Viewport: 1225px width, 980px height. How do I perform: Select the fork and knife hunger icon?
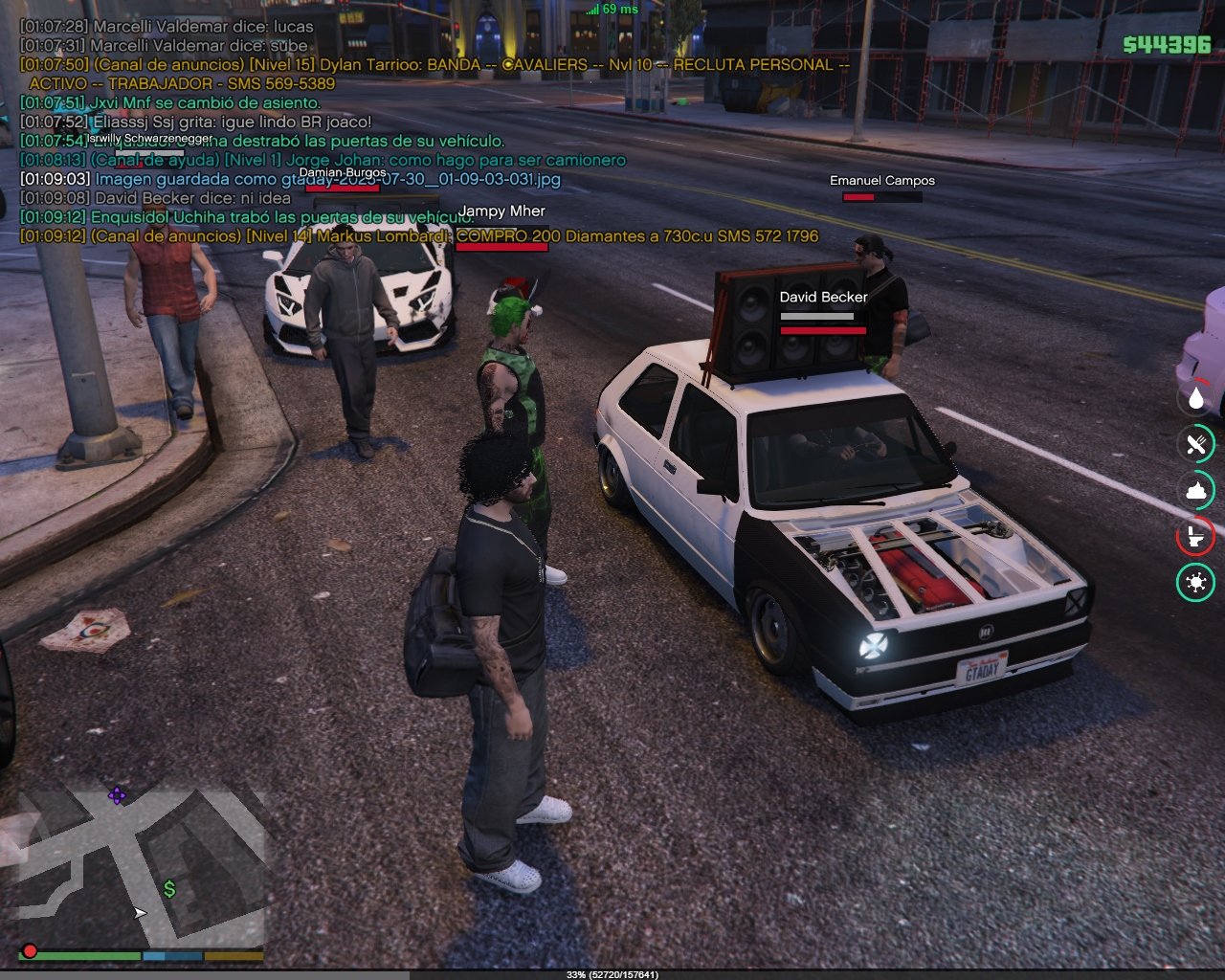coord(1195,444)
